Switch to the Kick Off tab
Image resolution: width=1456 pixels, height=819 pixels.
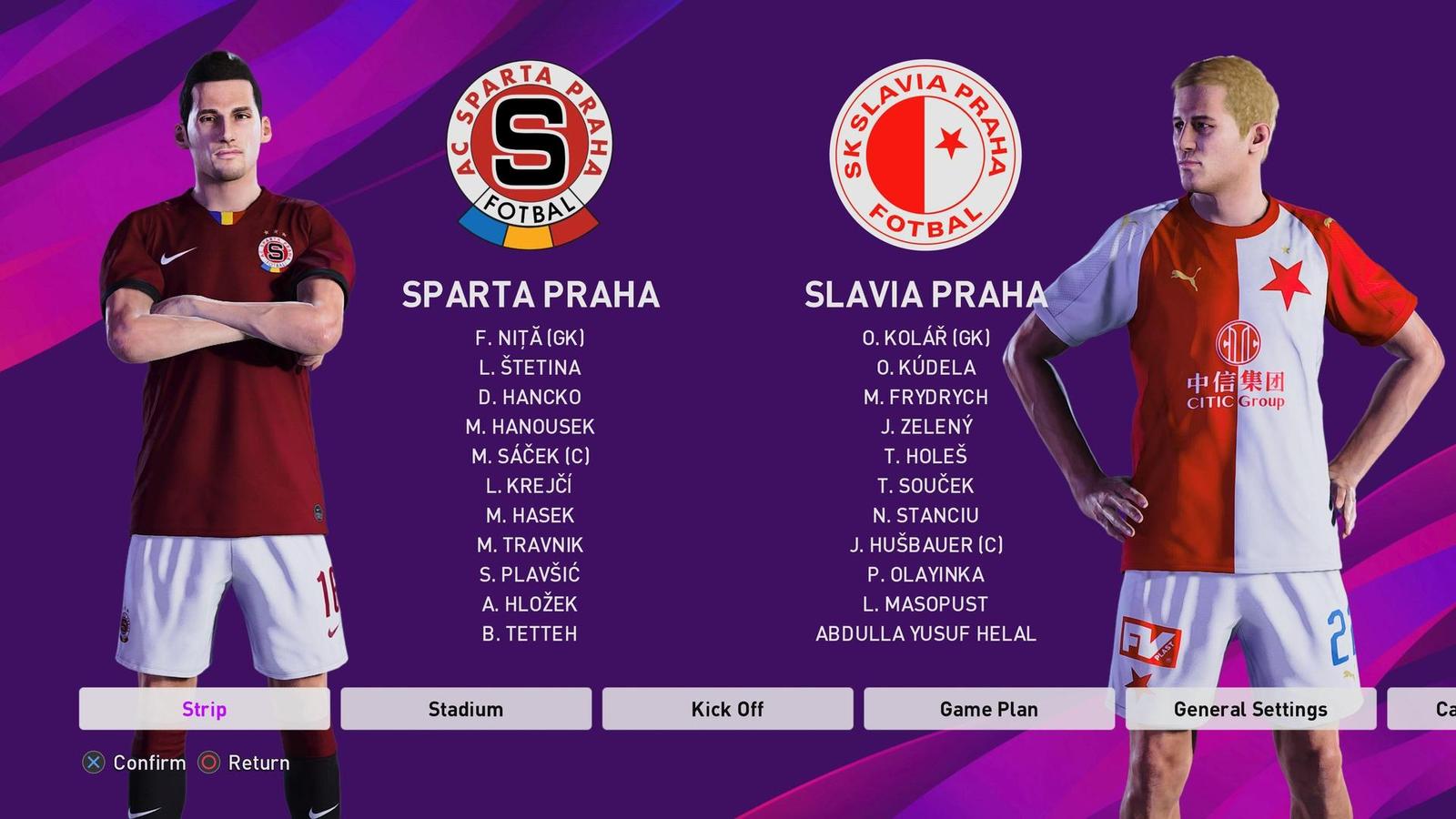(726, 709)
